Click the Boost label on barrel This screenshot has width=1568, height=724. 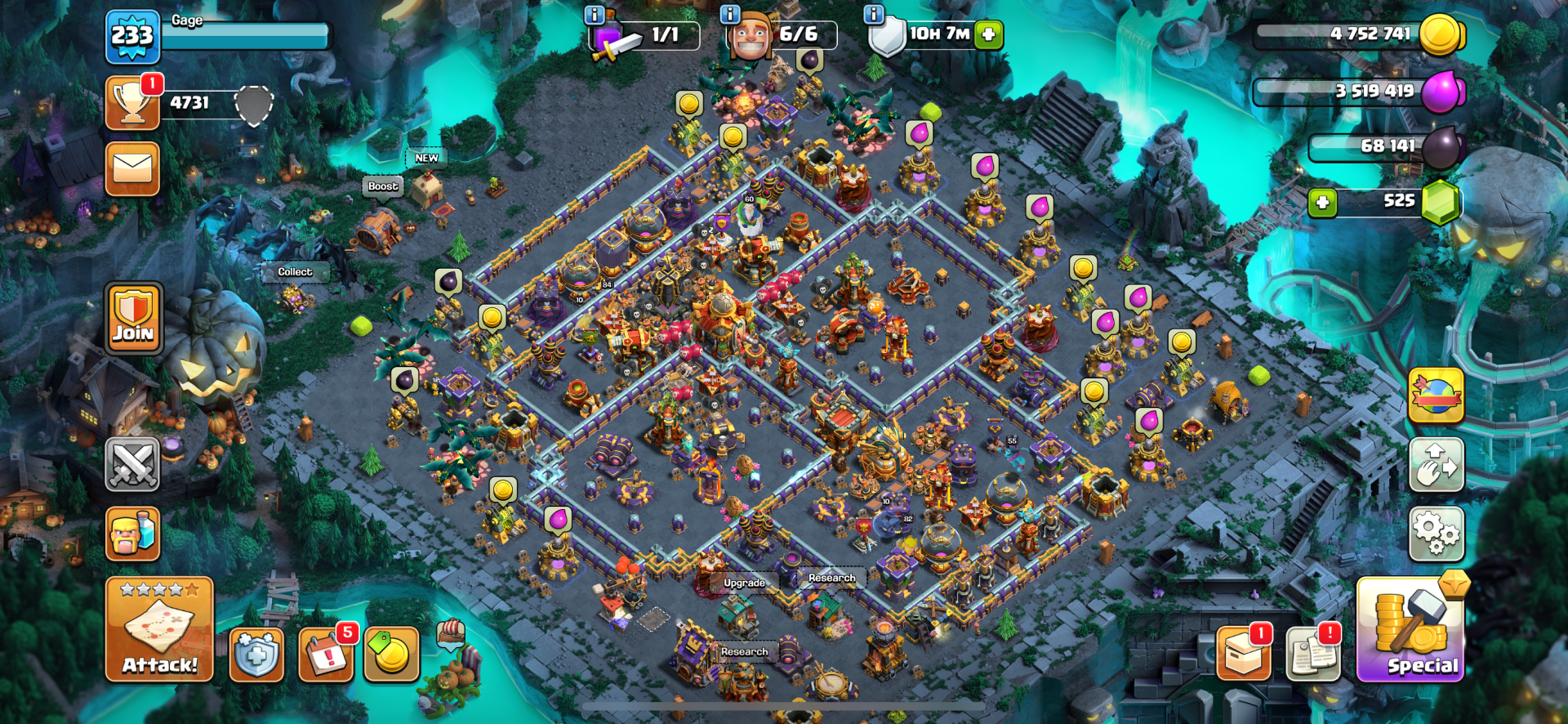[x=383, y=186]
